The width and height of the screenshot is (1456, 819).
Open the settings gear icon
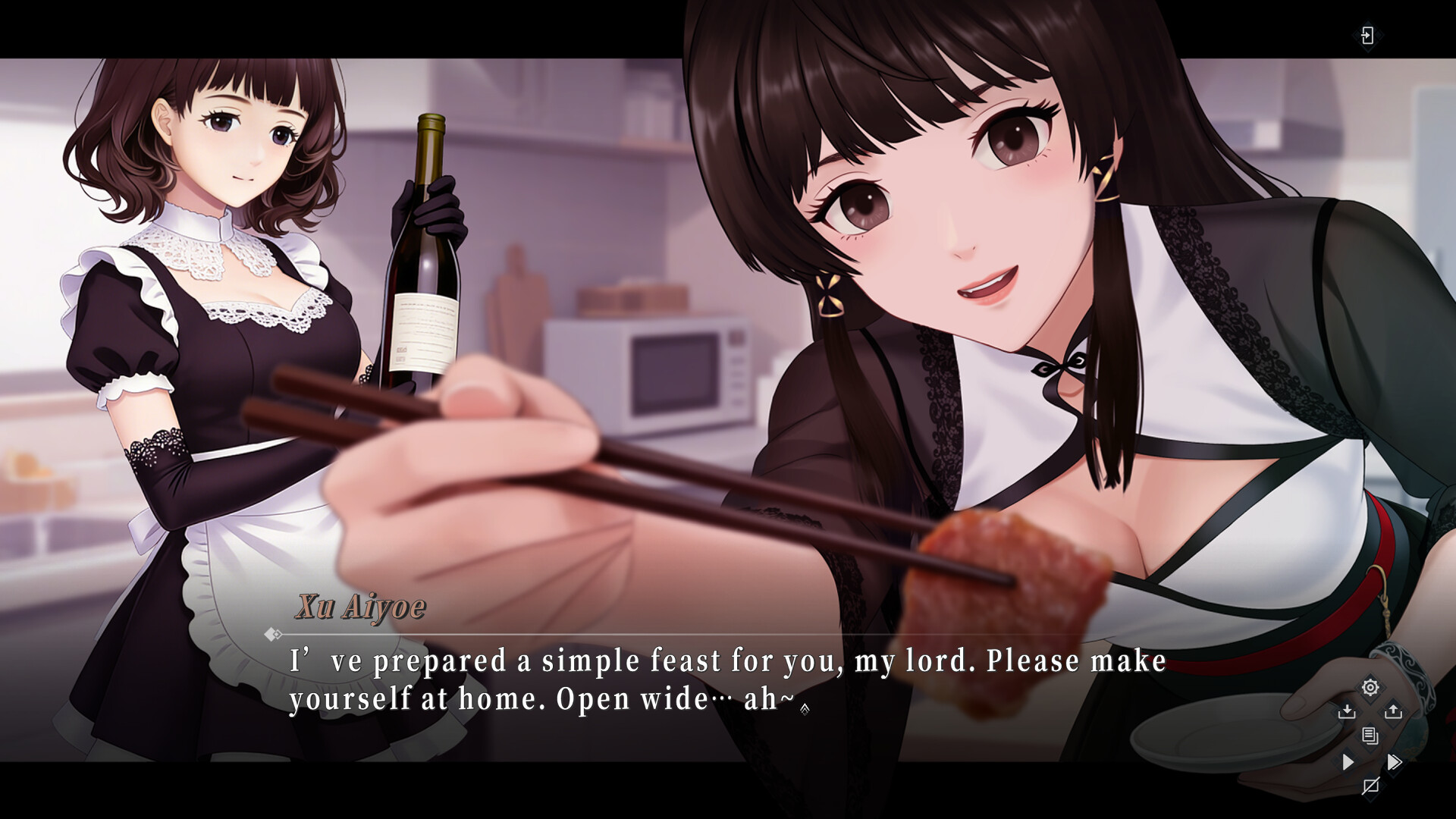[1370, 688]
